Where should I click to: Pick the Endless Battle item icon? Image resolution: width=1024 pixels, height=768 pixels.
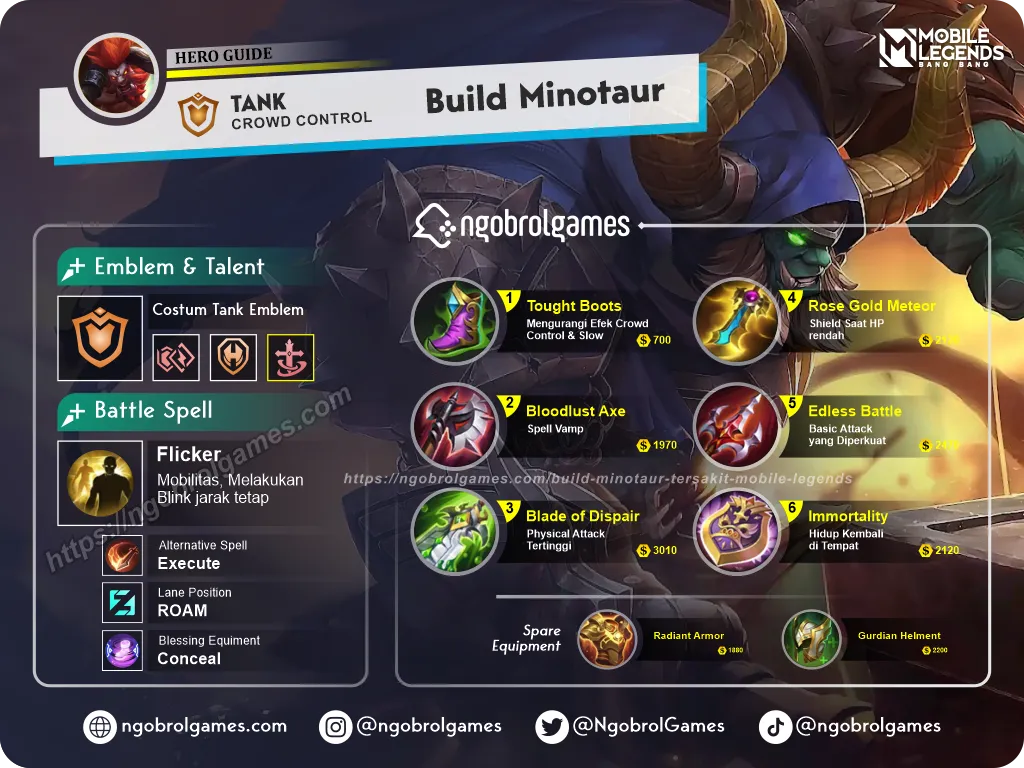(737, 426)
